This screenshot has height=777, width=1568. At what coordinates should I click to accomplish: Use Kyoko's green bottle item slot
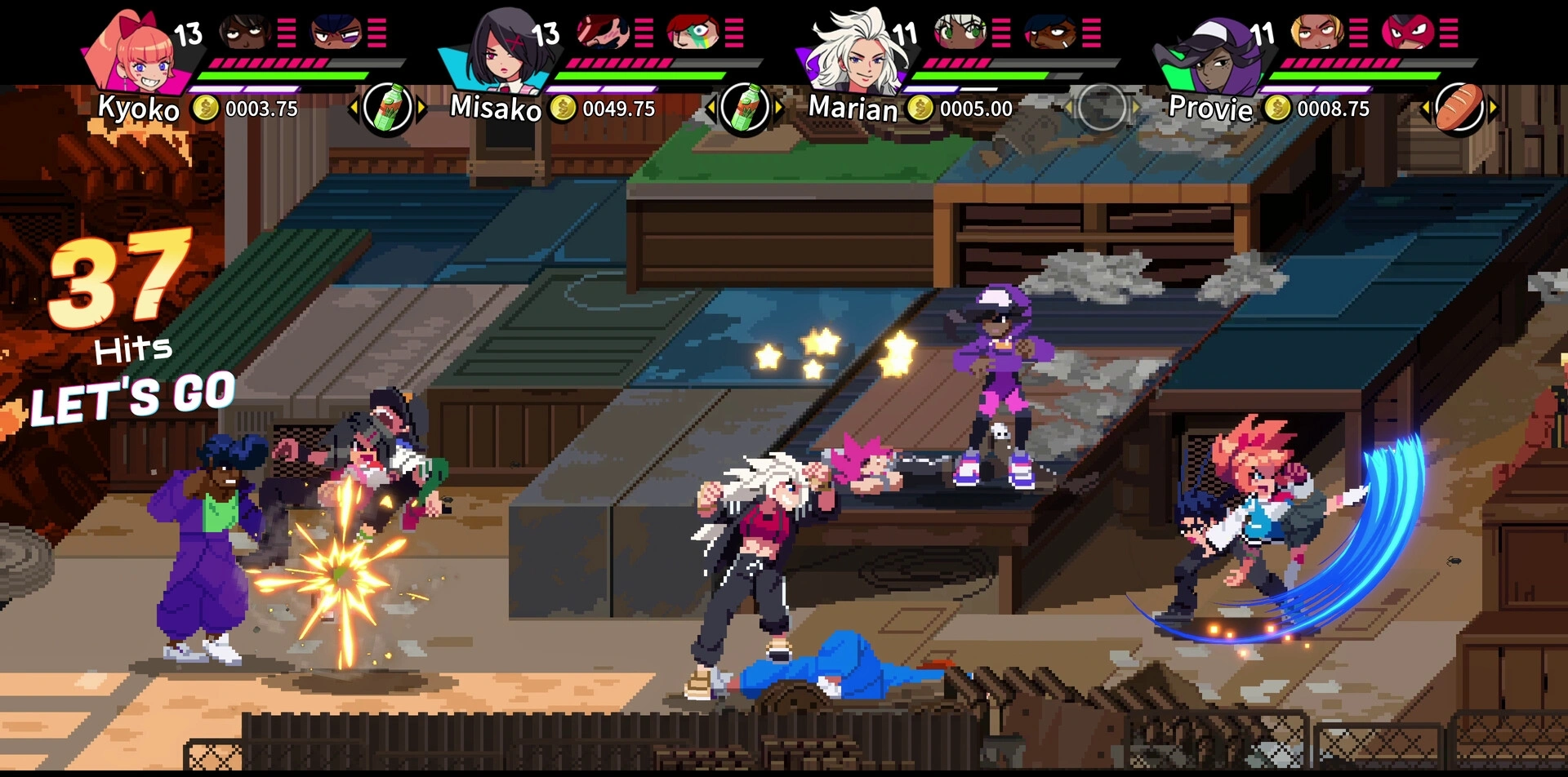[x=387, y=107]
